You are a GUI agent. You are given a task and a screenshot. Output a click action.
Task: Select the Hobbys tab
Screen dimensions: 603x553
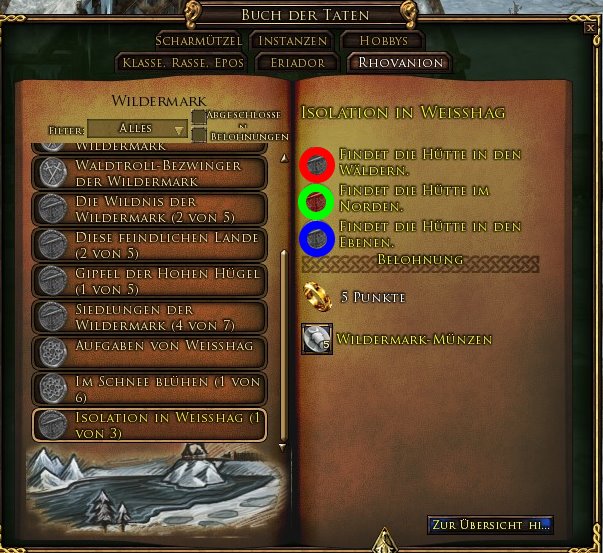[384, 41]
